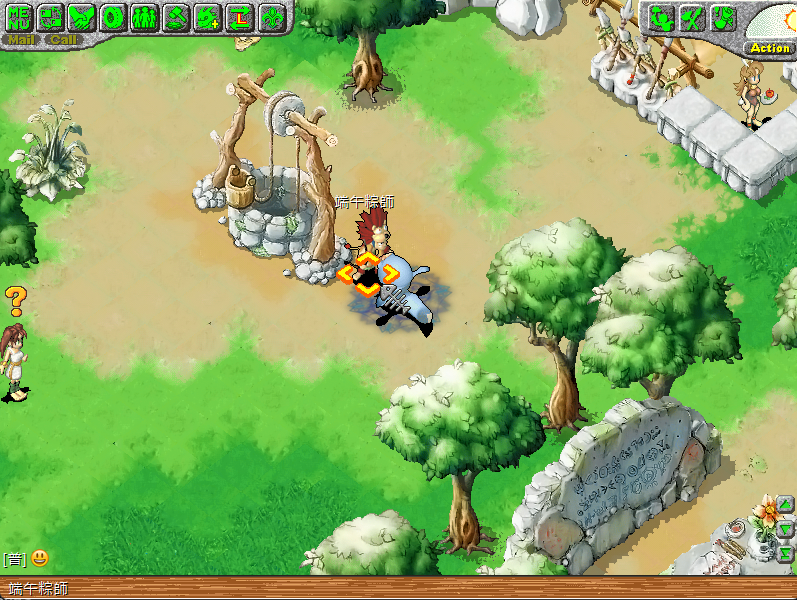Click the exclamation character icon

[x=722, y=17]
